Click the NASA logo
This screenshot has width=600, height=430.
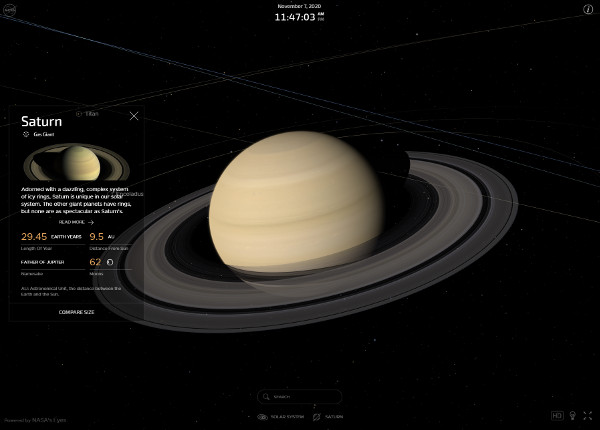point(10,9)
